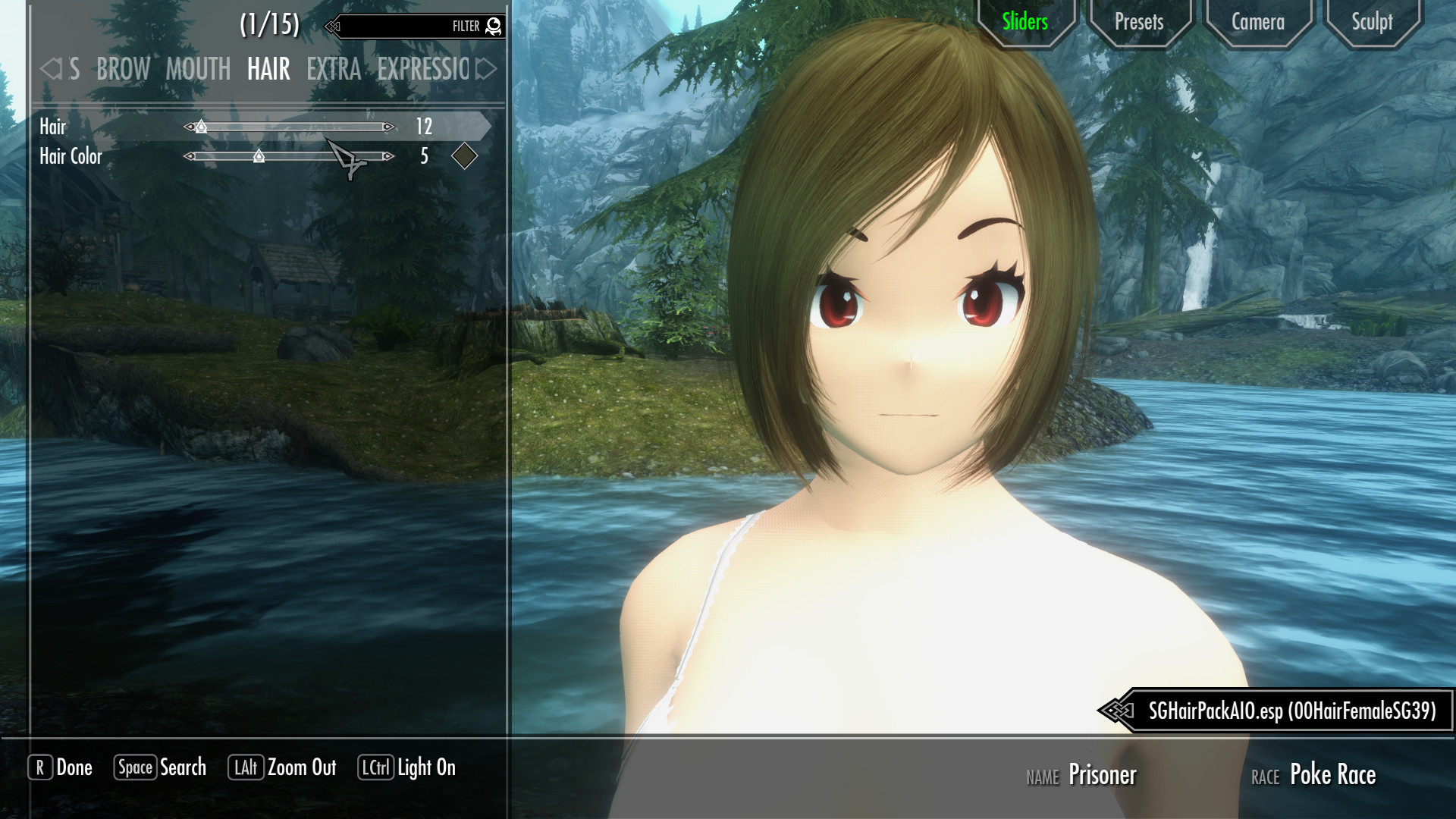Choose the MOUTH category
This screenshot has height=819, width=1456.
(x=198, y=69)
